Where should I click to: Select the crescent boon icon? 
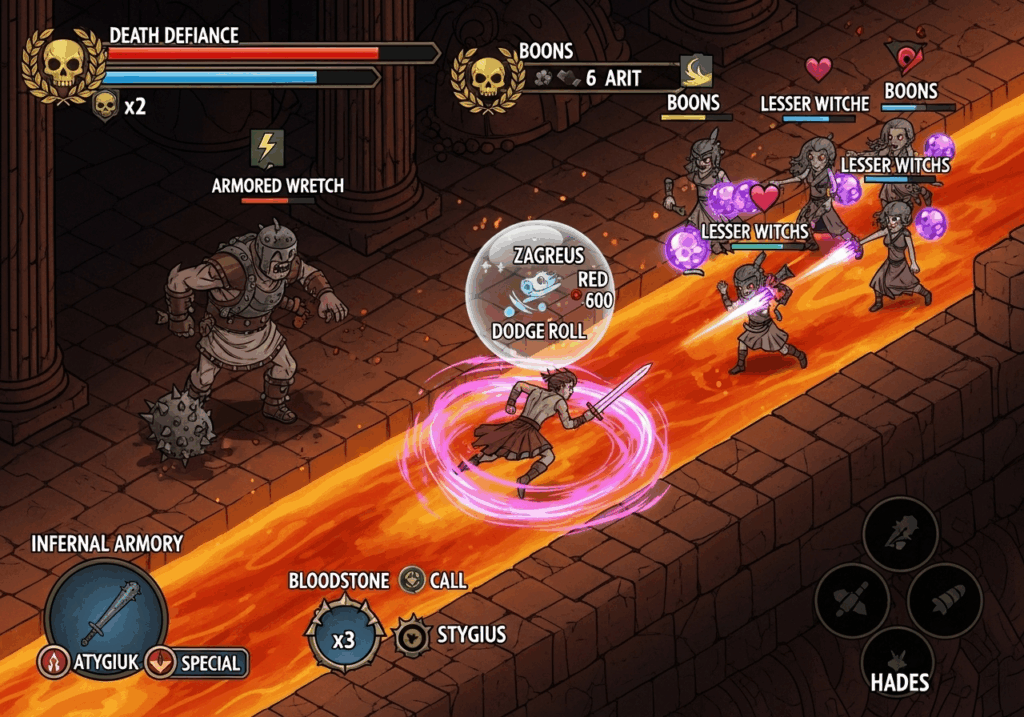(x=696, y=70)
